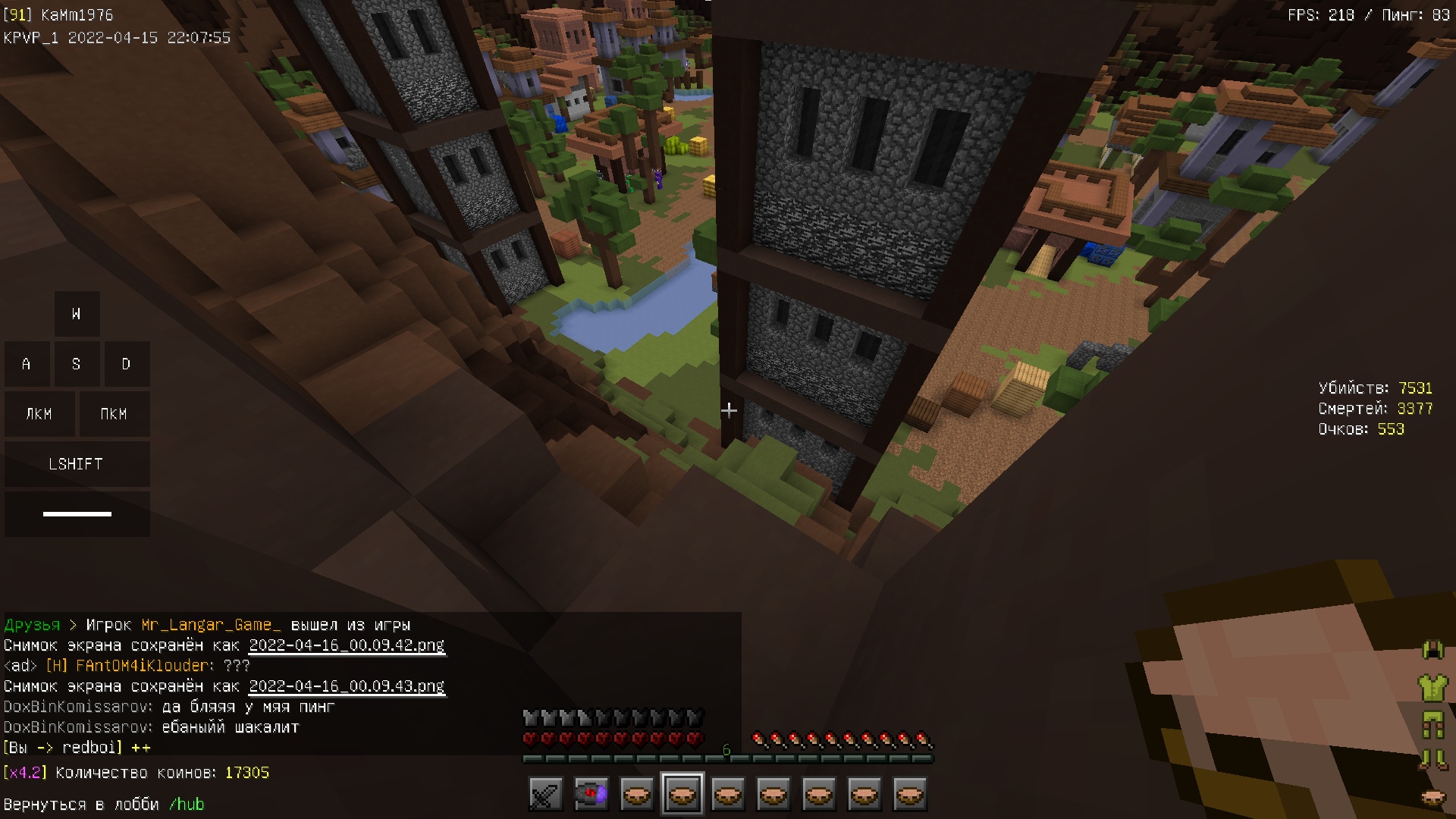Click player name Mr_Langar_Game_ in chat
Screen dimensions: 1456x819
pyautogui.click(x=211, y=625)
